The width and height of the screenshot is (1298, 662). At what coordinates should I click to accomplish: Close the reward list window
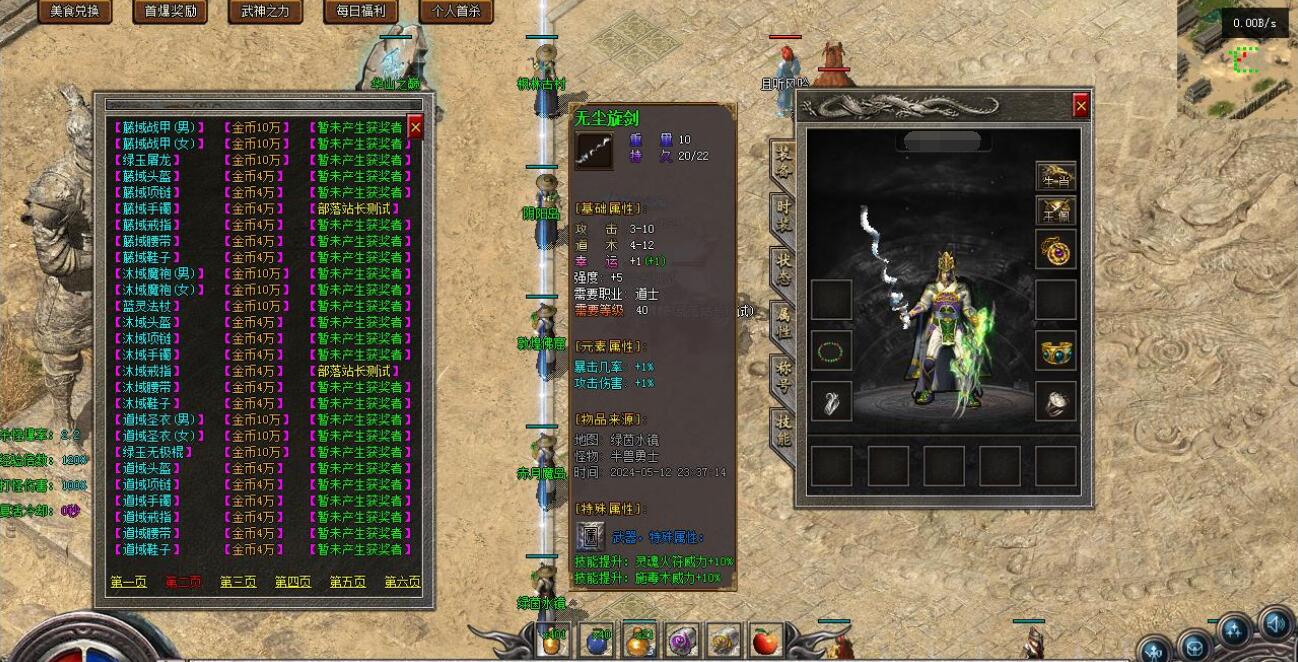(x=416, y=127)
